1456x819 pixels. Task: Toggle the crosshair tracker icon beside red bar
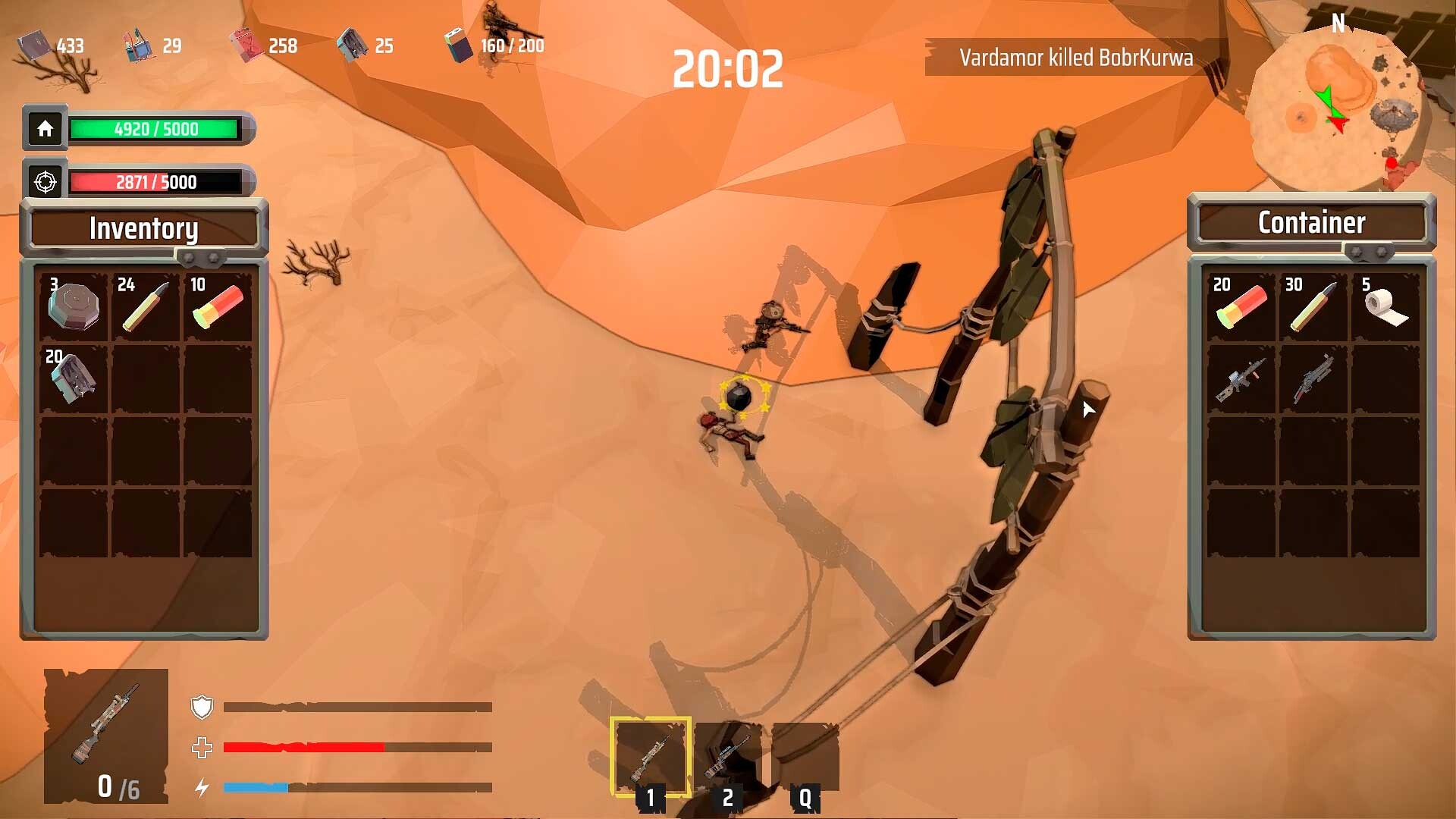[45, 181]
